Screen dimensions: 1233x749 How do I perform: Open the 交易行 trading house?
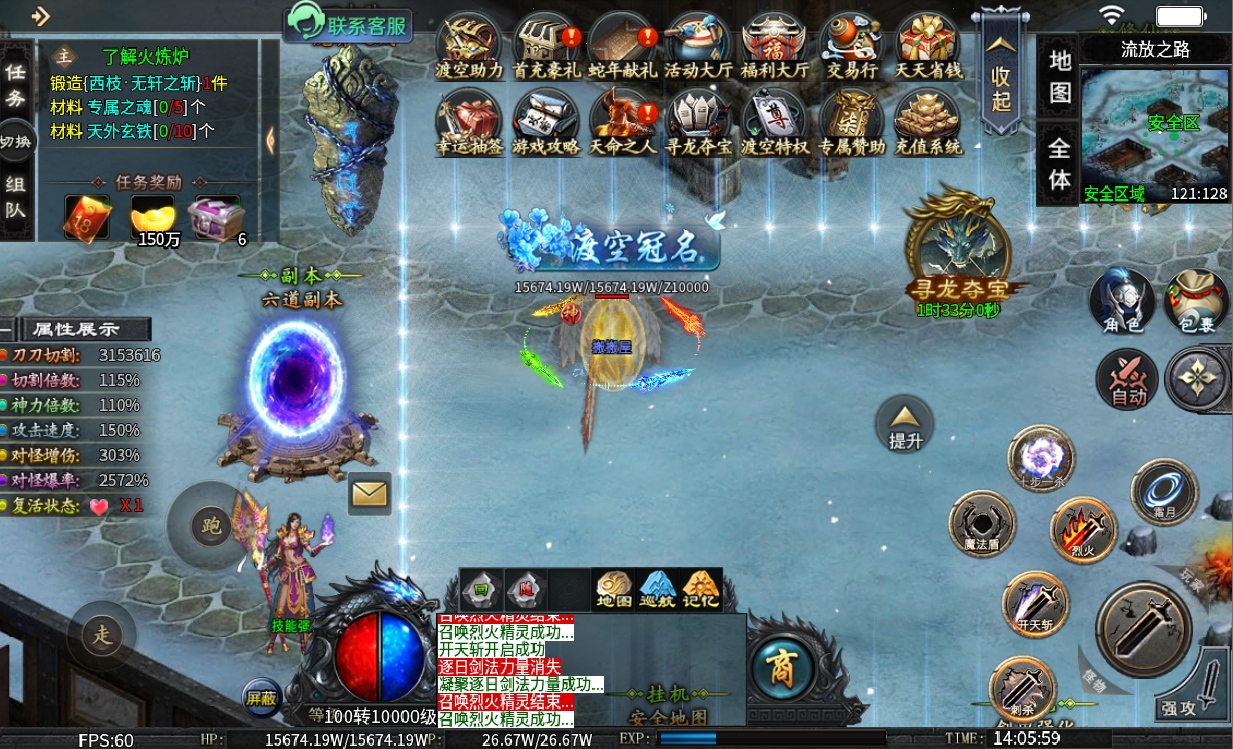click(851, 47)
